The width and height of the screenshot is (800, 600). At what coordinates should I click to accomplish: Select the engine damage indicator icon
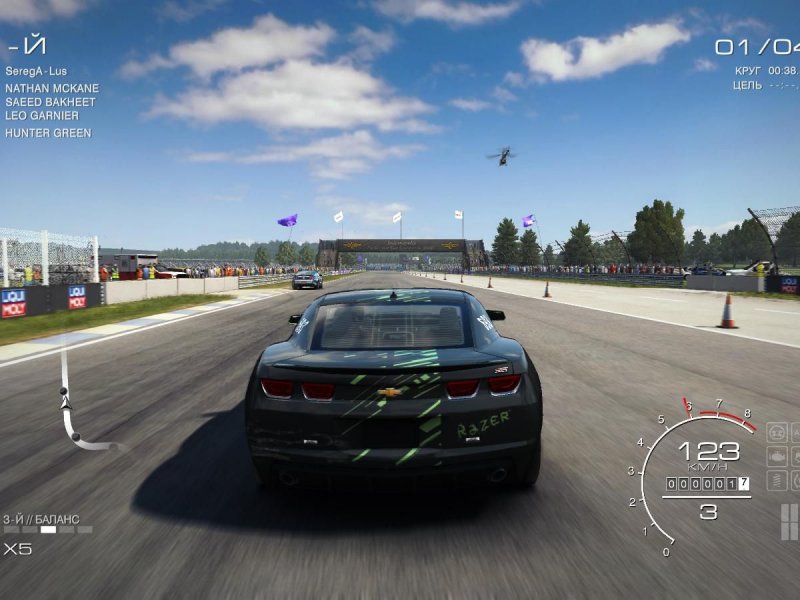click(777, 457)
